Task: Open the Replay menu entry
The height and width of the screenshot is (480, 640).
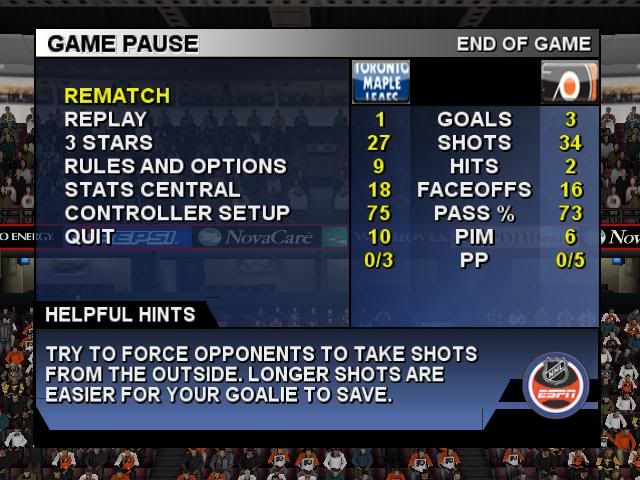Action: (x=106, y=119)
